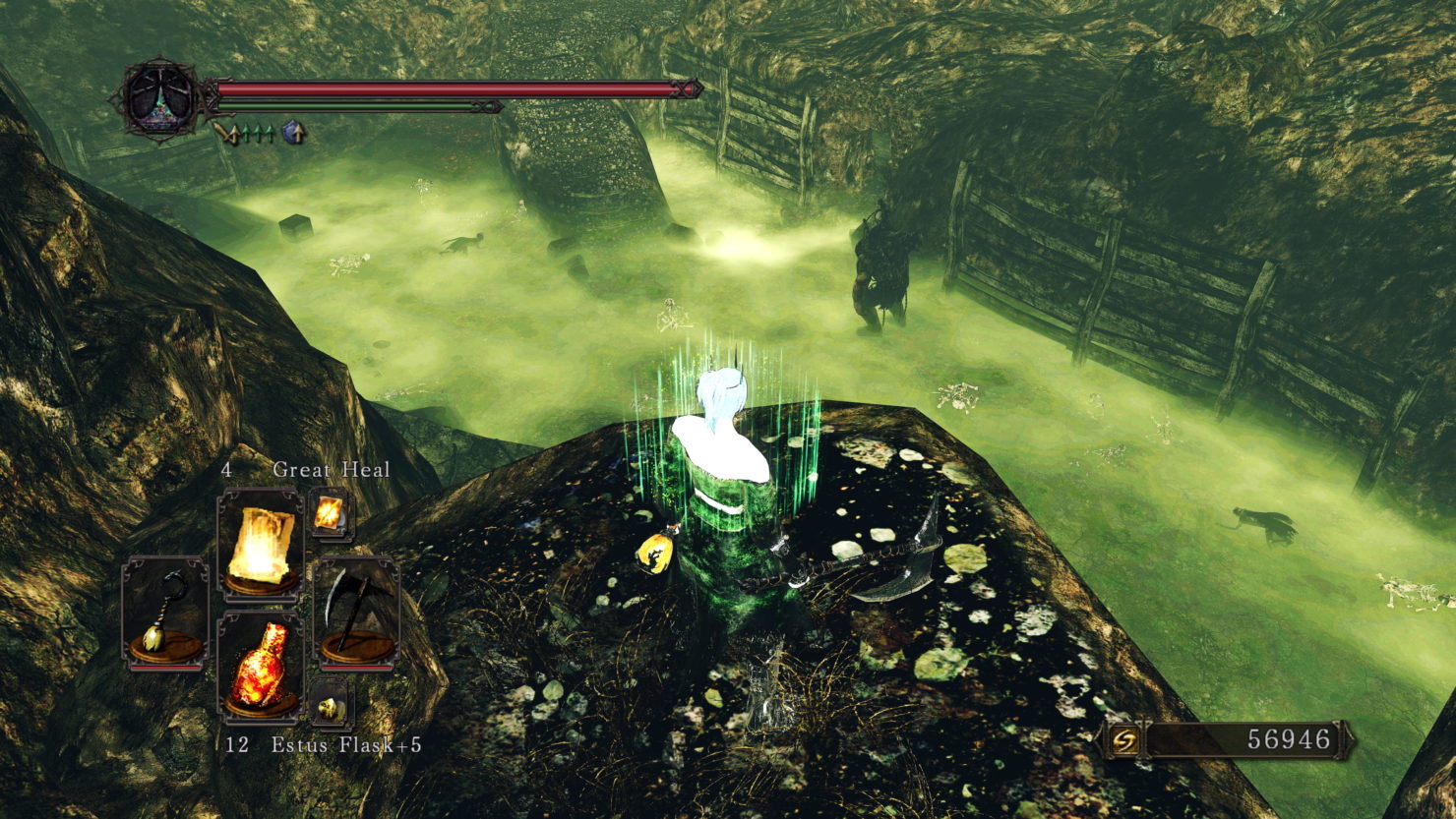The image size is (1456, 819).
Task: Click the flask count showing 12
Action: click(239, 745)
